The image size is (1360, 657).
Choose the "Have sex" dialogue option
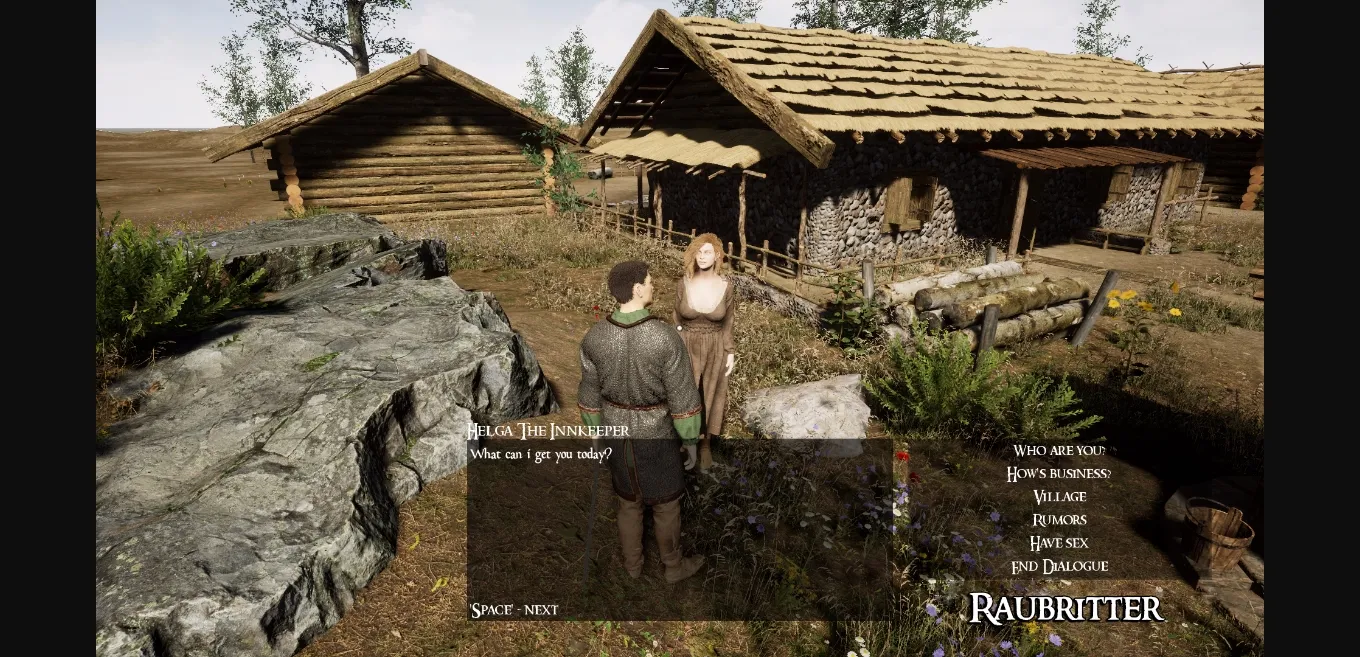(x=1059, y=543)
